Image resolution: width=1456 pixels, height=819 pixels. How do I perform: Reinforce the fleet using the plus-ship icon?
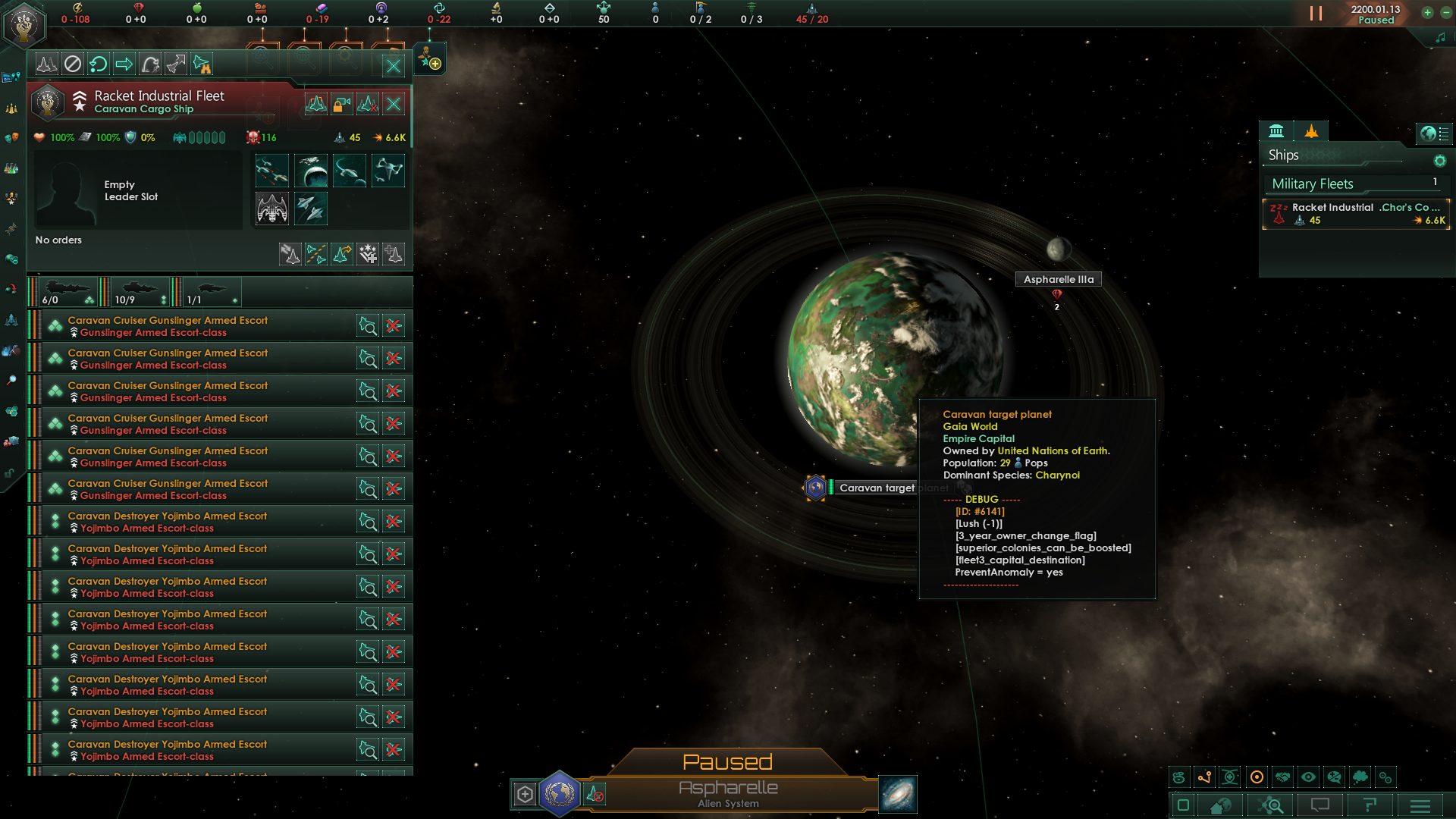[x=394, y=254]
